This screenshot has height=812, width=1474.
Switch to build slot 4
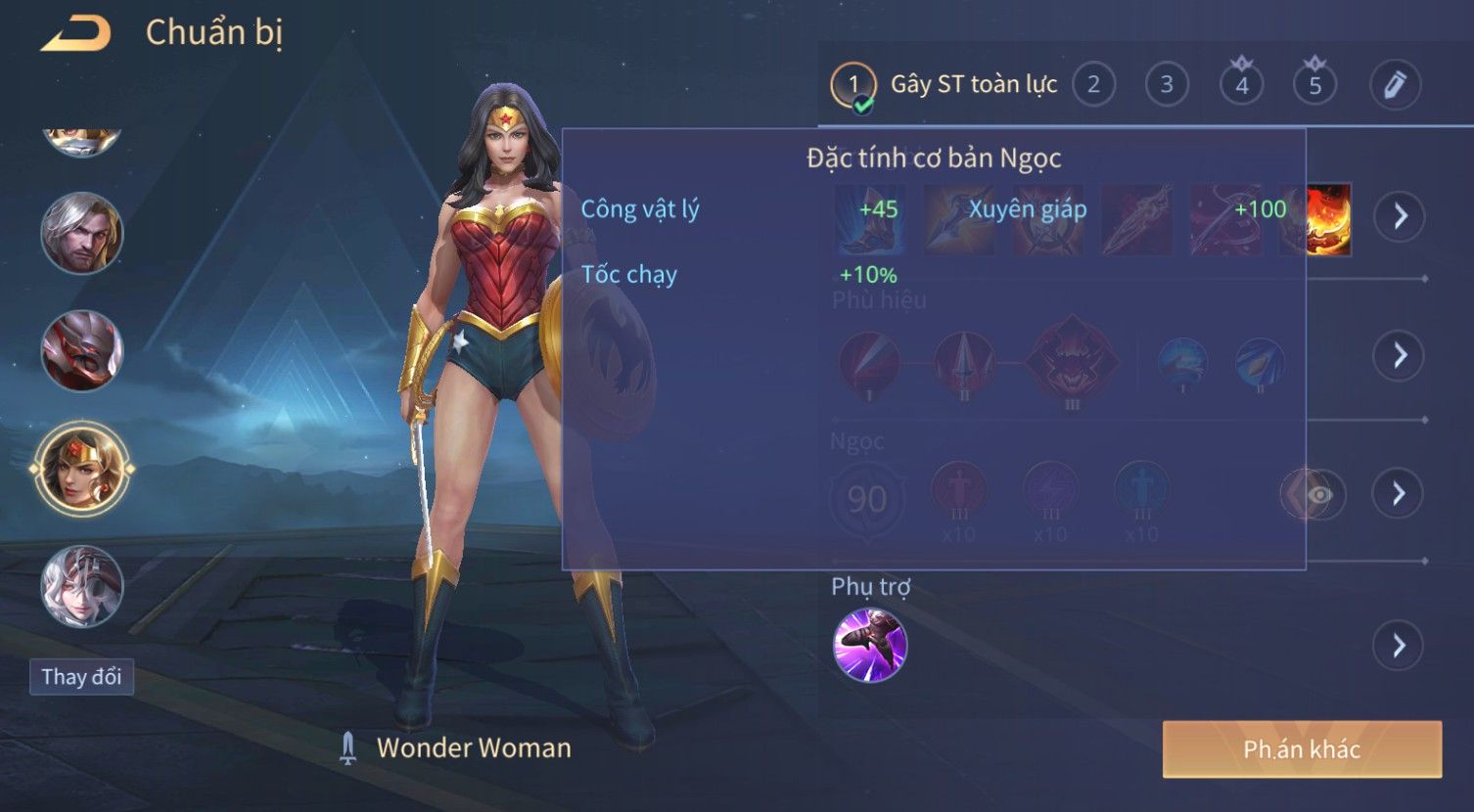pos(1241,85)
